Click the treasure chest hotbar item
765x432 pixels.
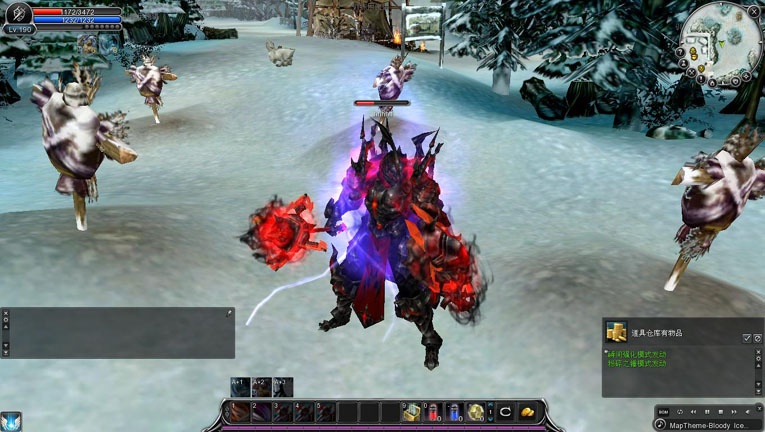click(411, 411)
